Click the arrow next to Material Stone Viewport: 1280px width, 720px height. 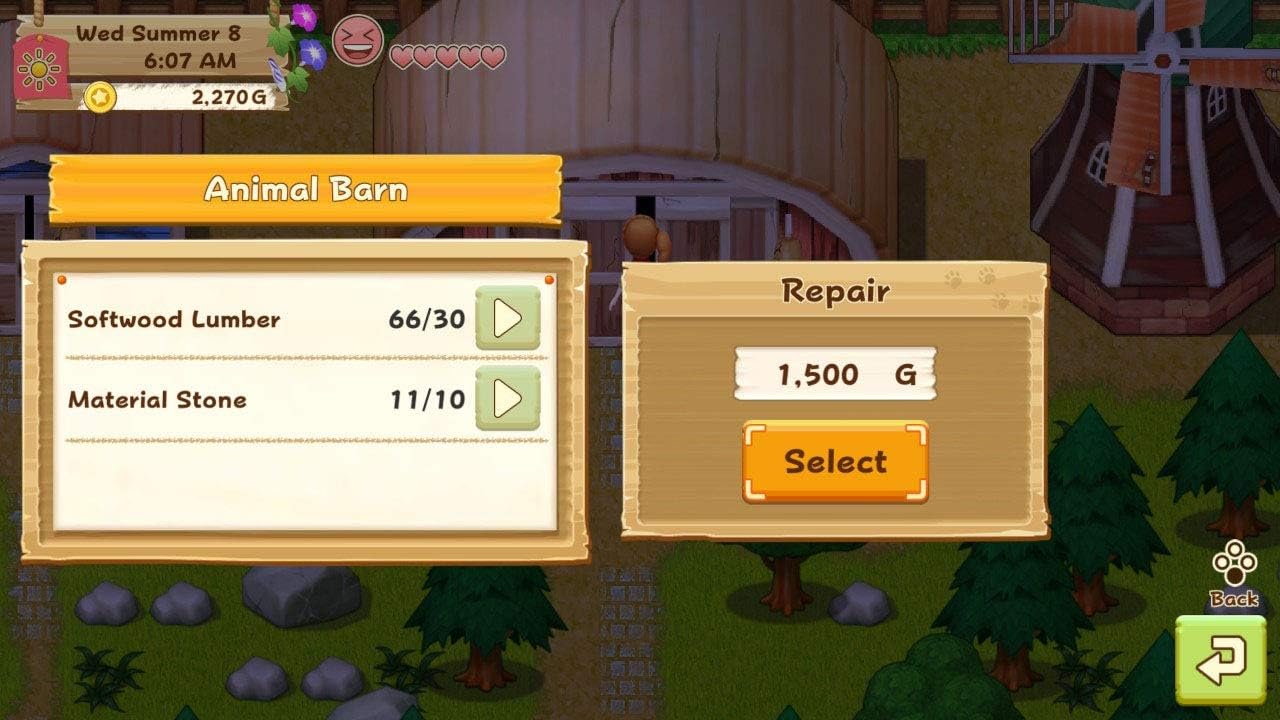coord(508,399)
